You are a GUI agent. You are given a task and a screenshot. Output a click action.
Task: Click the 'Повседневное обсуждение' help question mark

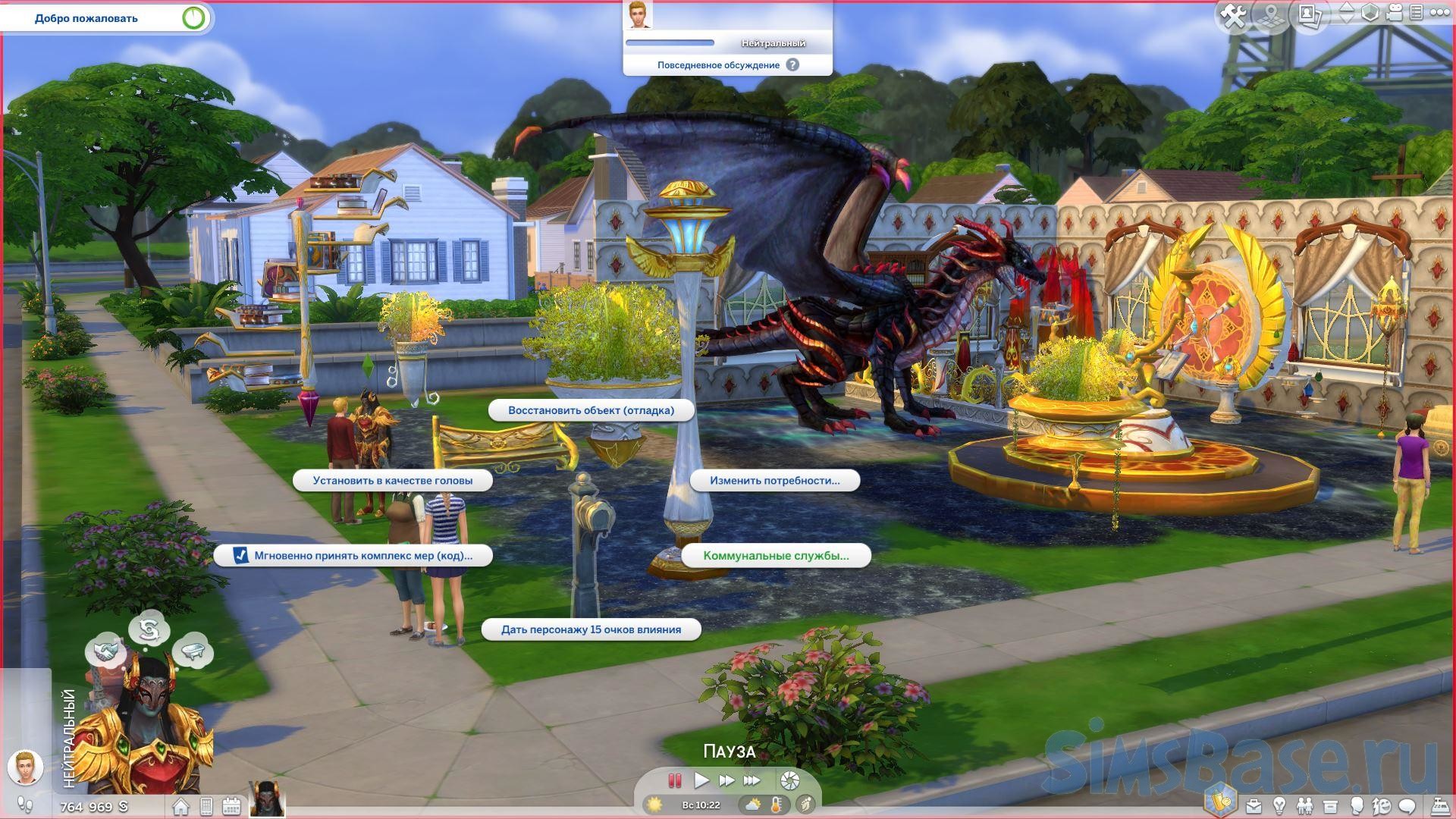tap(792, 65)
